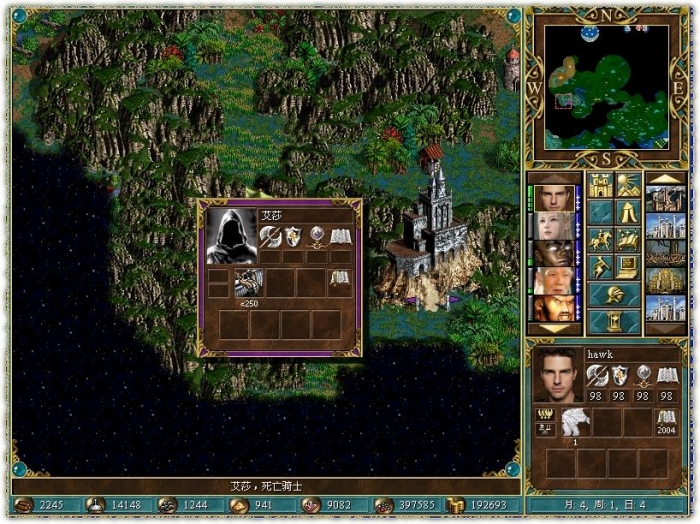The height and width of the screenshot is (524, 700).
Task: Select the hero hawk in the hero list
Action: (554, 198)
